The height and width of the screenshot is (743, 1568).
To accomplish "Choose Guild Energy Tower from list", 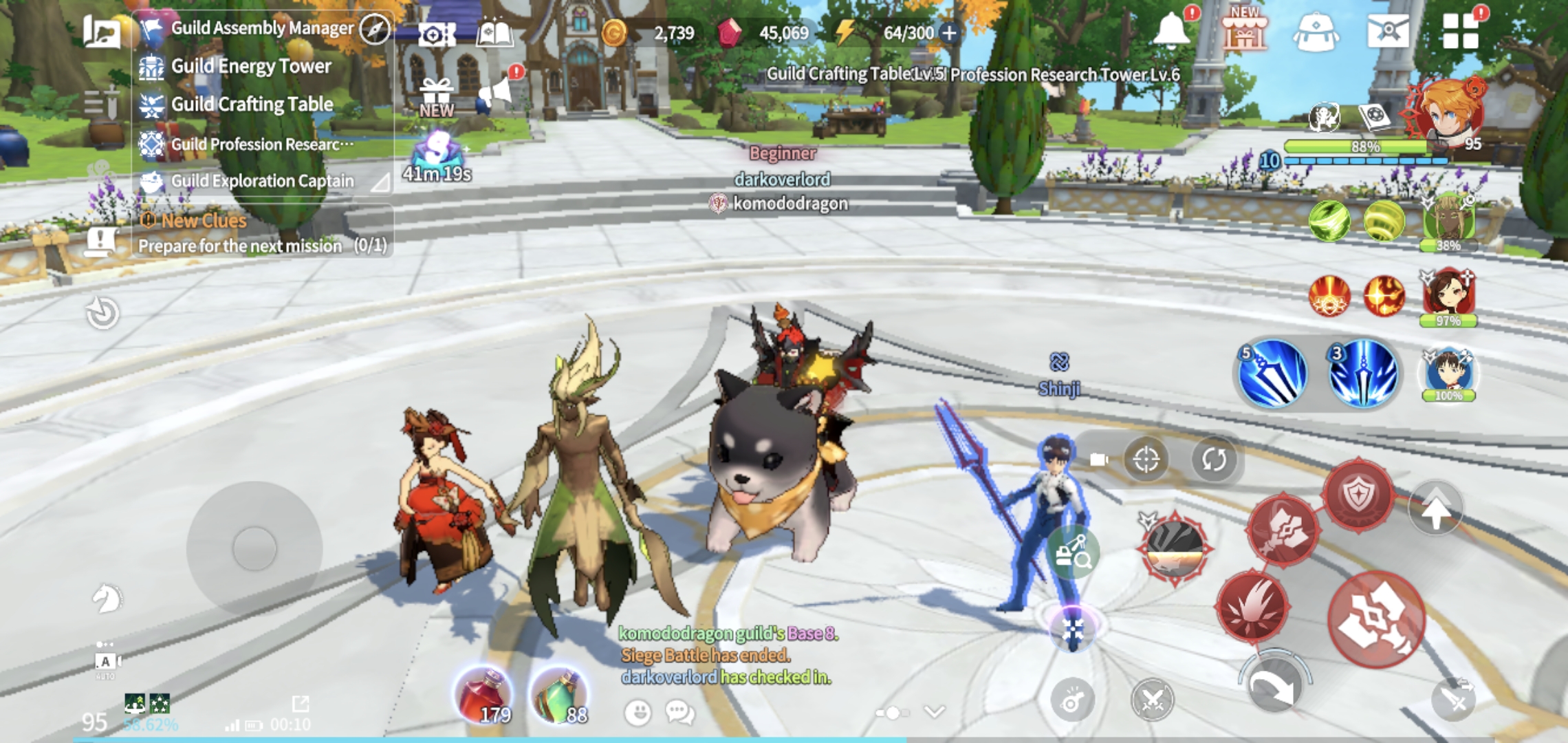I will [x=250, y=66].
